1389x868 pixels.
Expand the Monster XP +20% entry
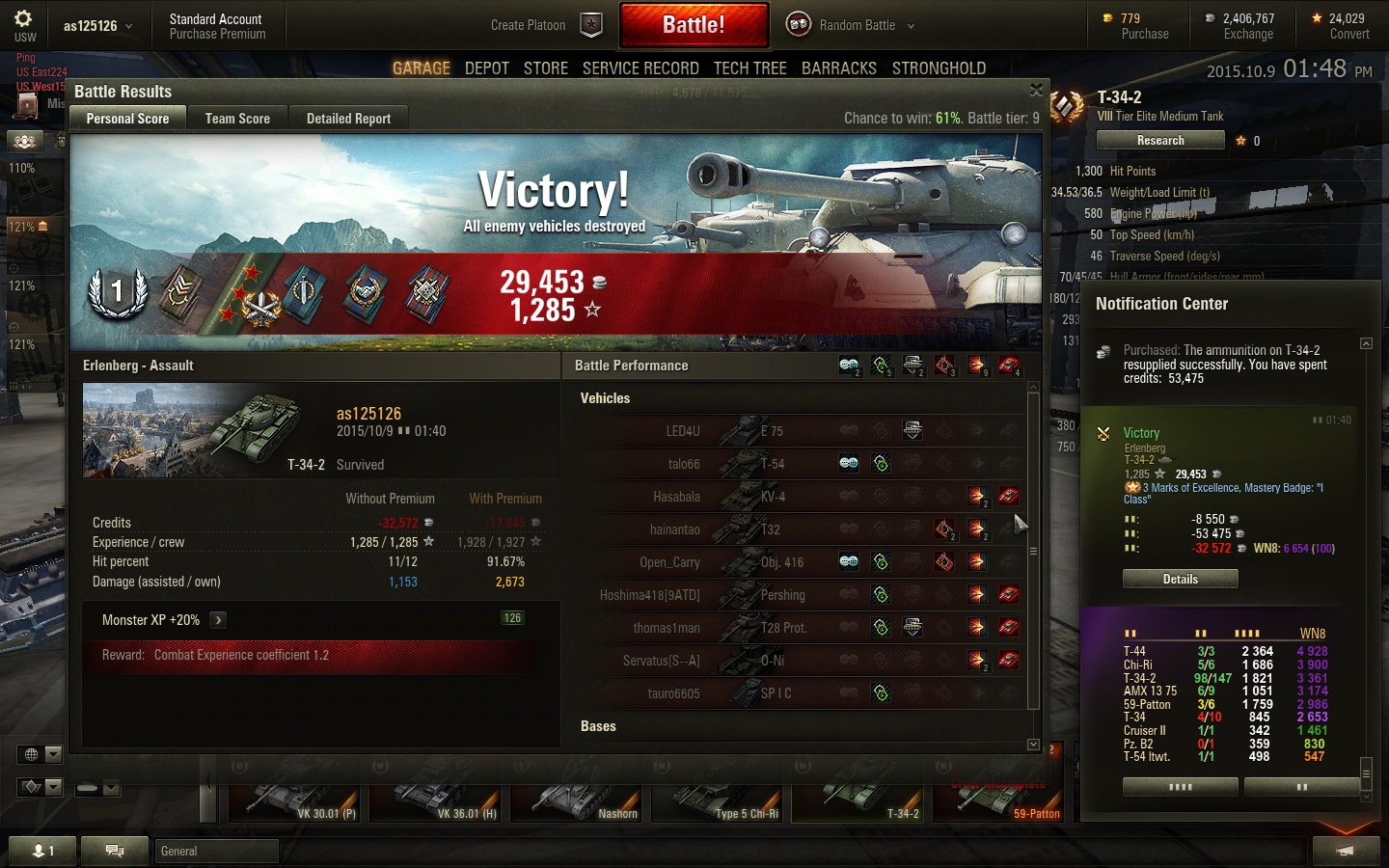click(219, 620)
